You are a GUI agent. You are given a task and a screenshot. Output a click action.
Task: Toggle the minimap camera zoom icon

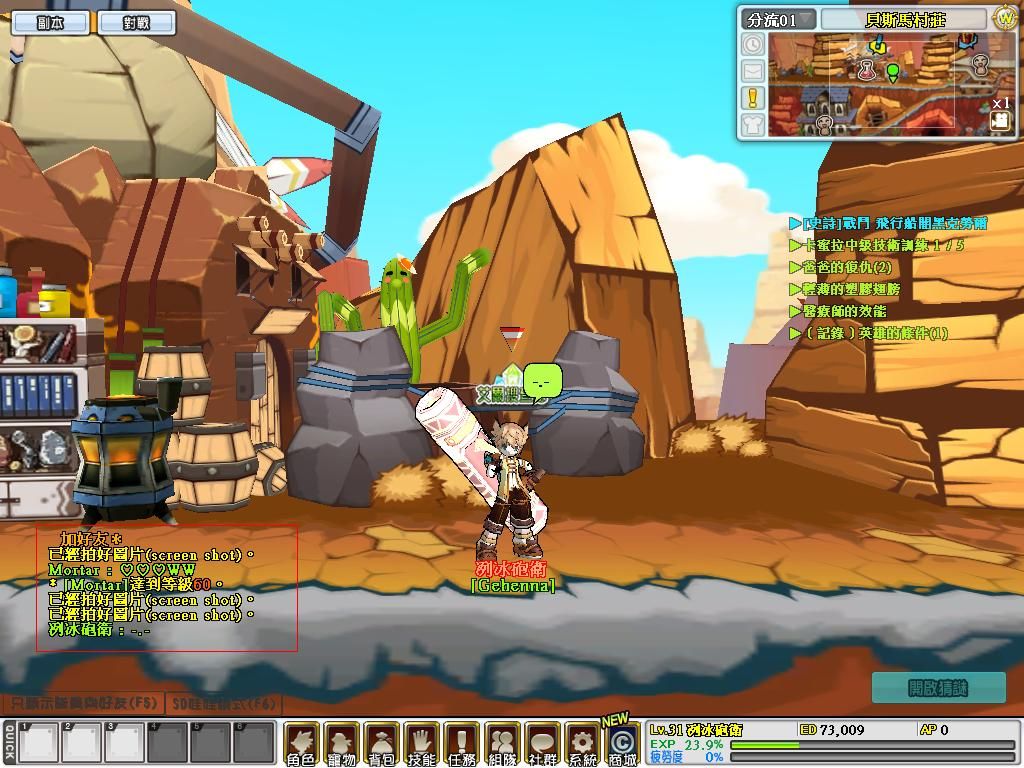[1000, 120]
